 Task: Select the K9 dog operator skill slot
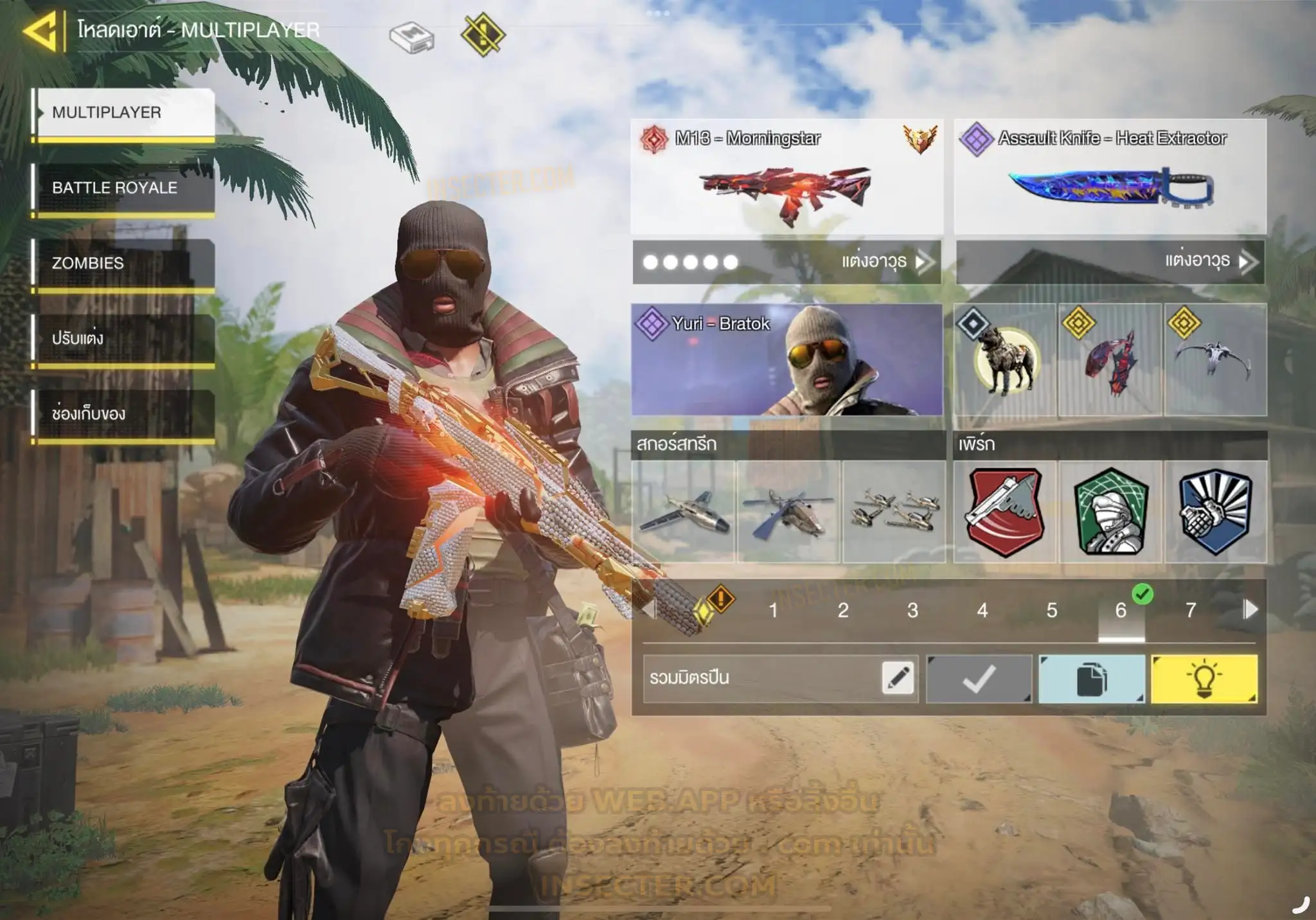pyautogui.click(x=1005, y=360)
